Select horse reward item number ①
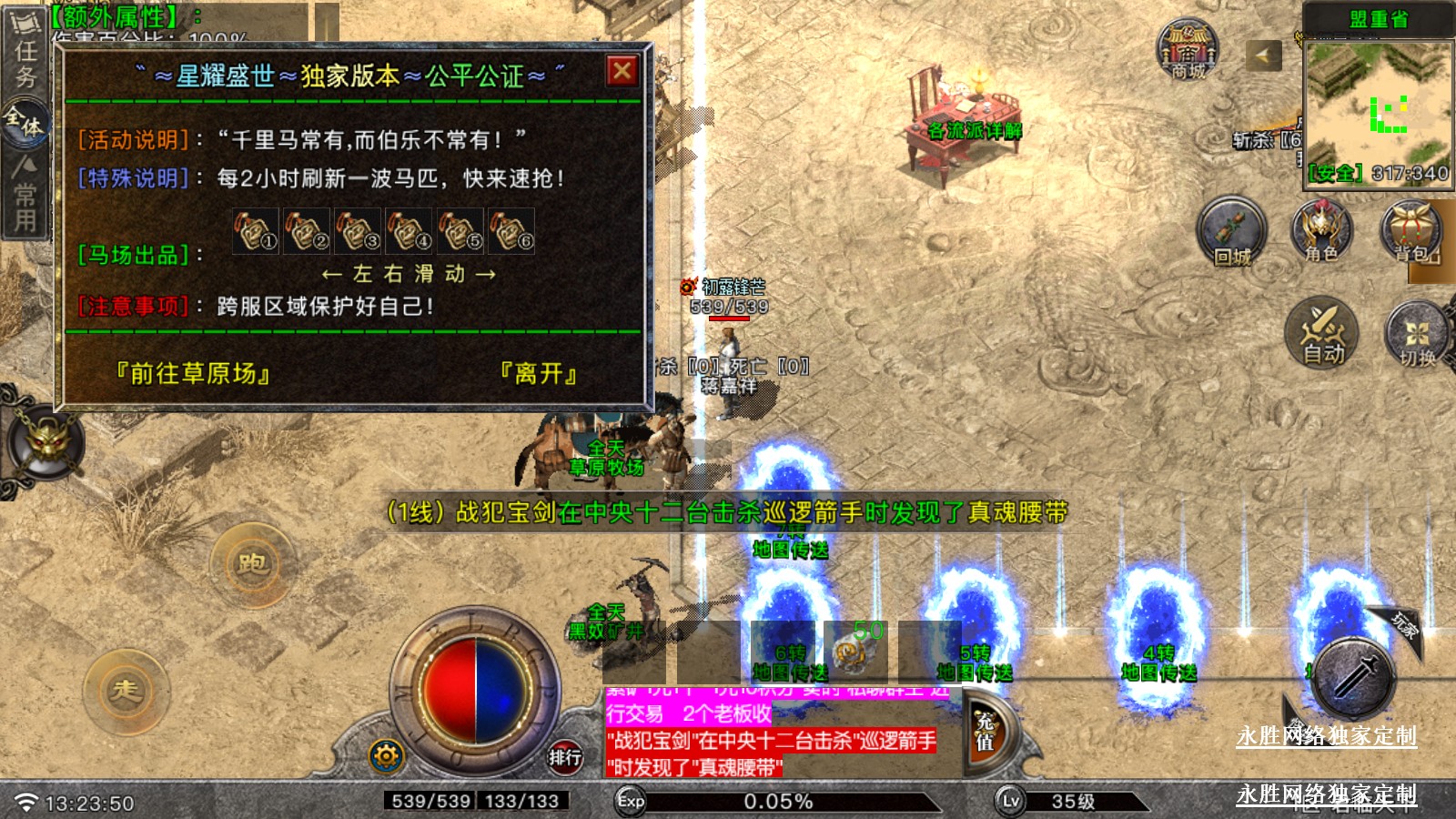Screen dimensions: 1456x819 coord(256,231)
